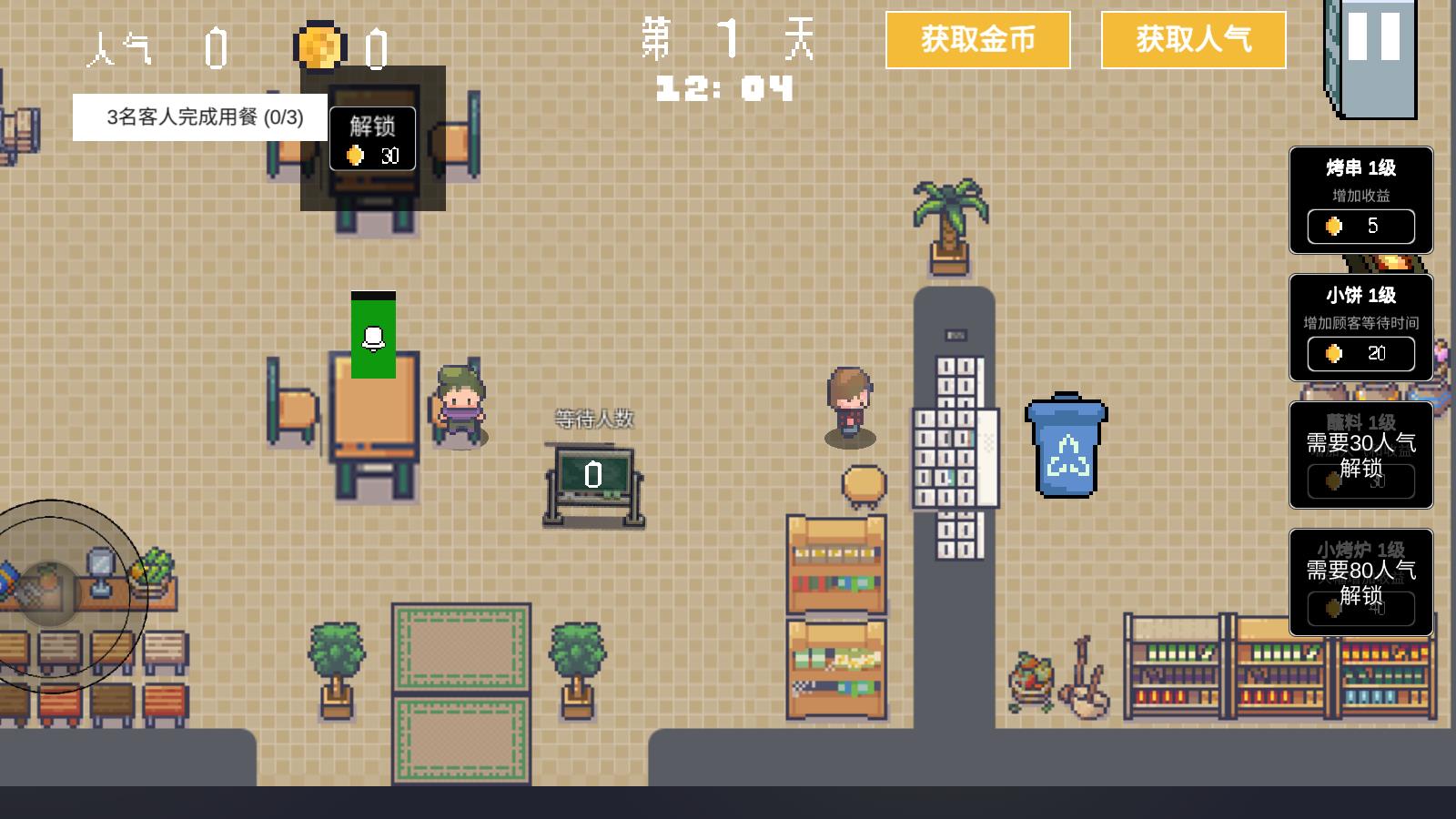Image resolution: width=1456 pixels, height=819 pixels.
Task: Click the 等待人数 waiting count board
Action: tap(592, 473)
